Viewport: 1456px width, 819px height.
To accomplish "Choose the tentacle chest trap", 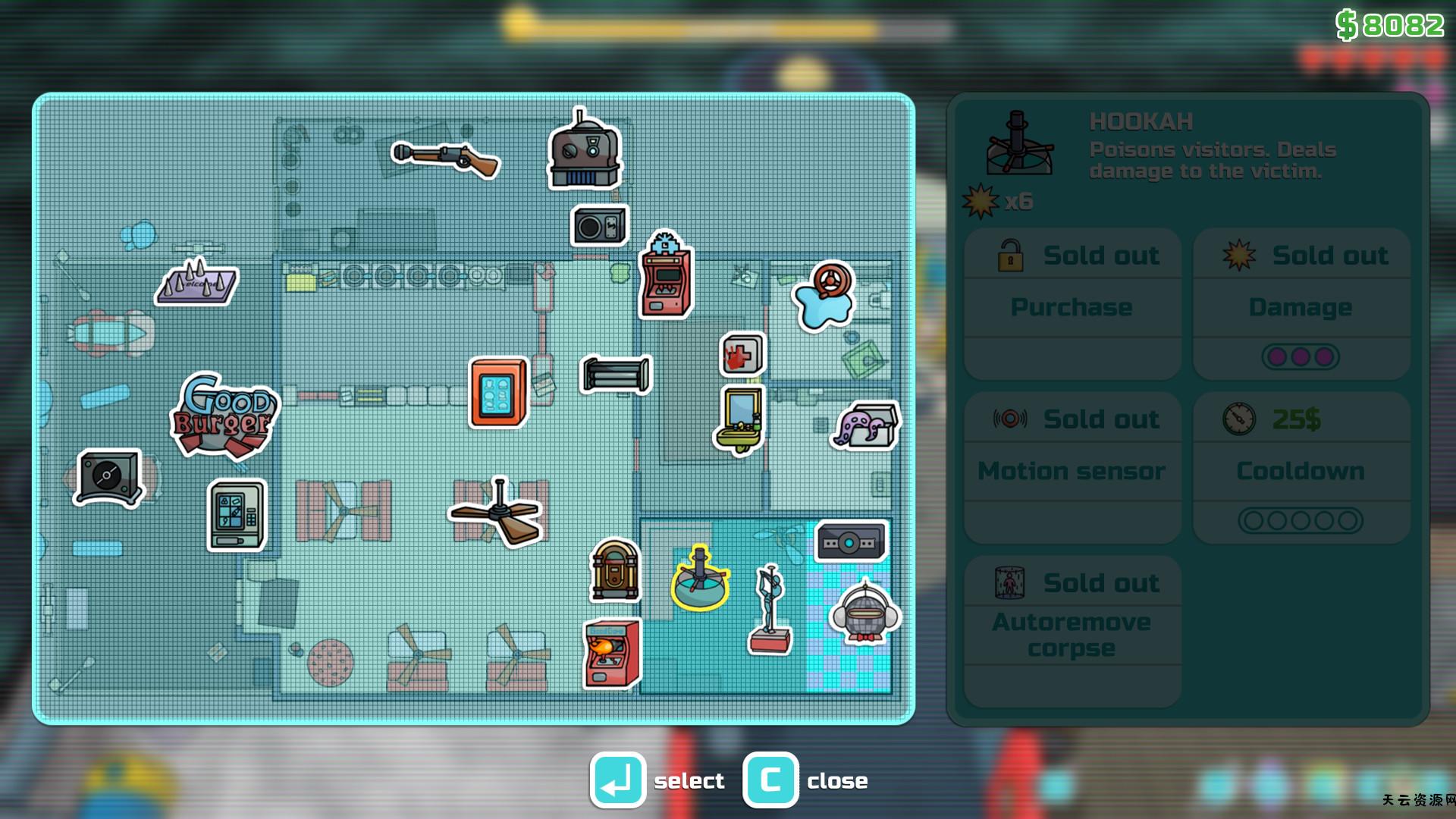I will click(868, 426).
